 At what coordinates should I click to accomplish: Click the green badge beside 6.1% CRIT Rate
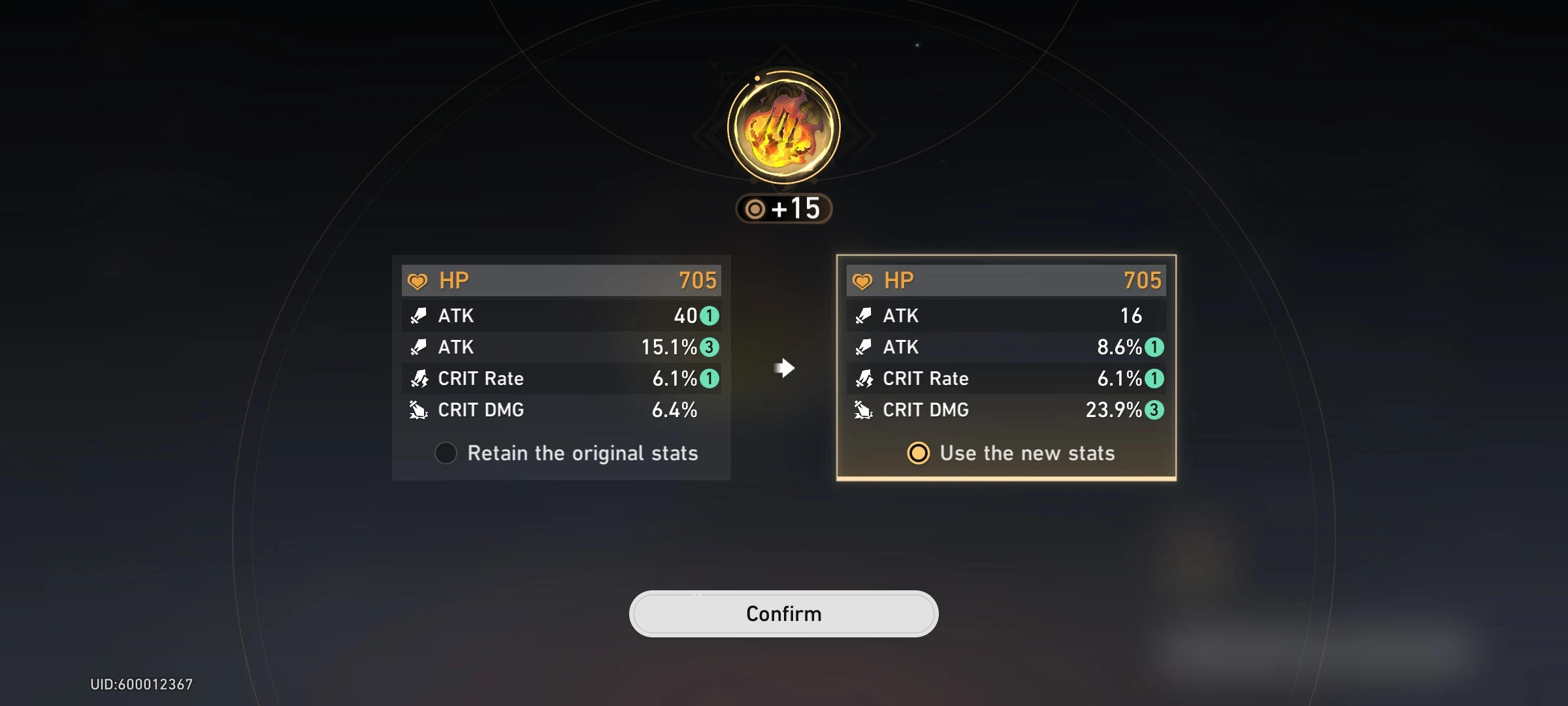point(710,378)
